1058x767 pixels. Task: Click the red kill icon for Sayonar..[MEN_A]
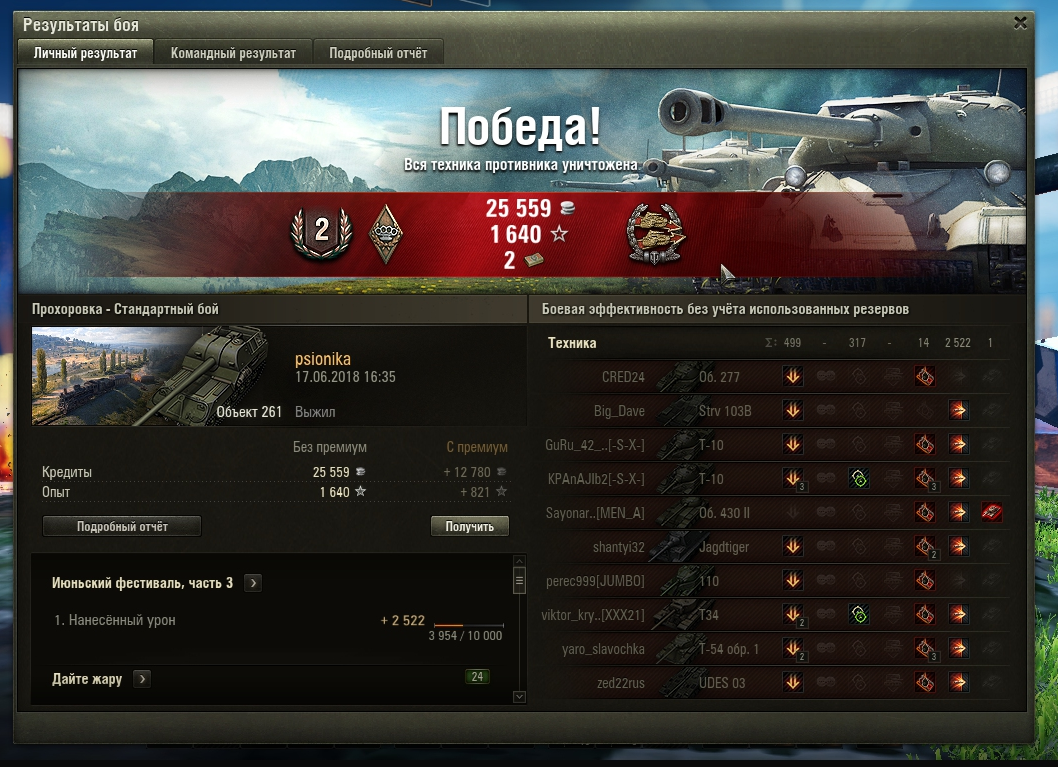point(991,513)
